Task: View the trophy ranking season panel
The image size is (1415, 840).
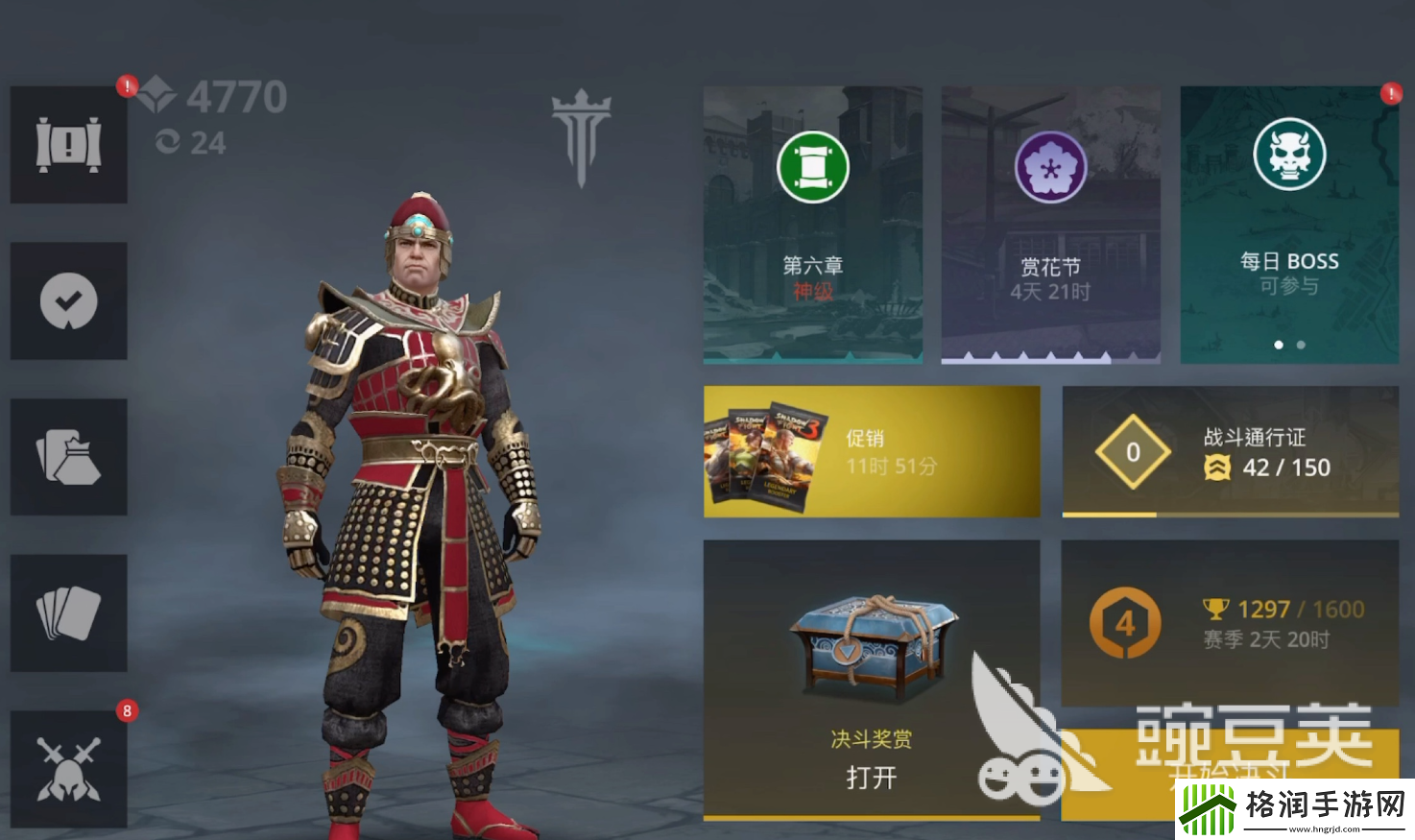Action: pyautogui.click(x=1230, y=623)
